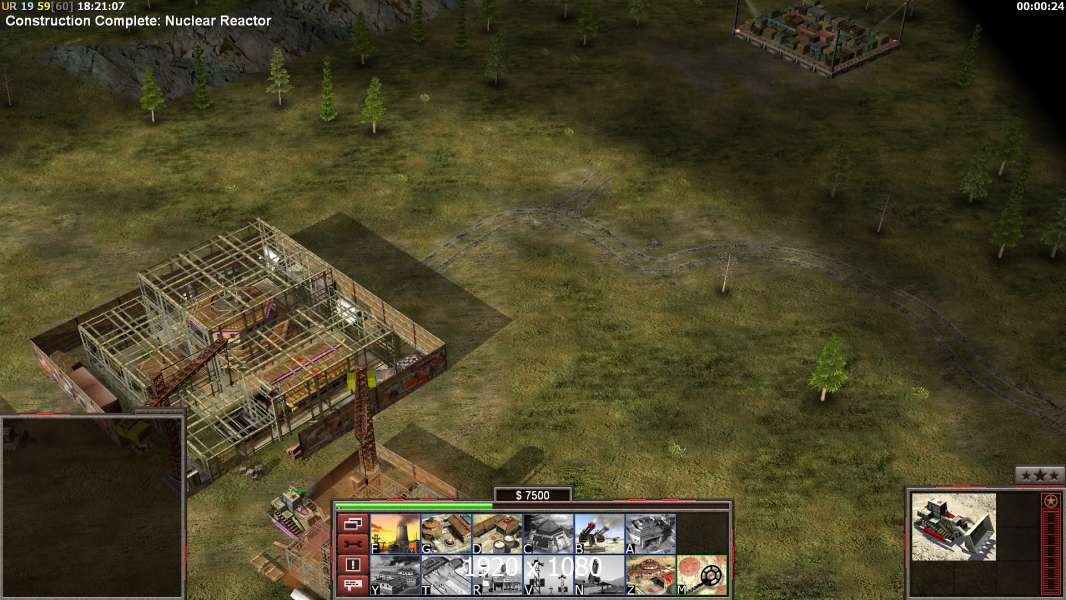Open the Generals powers three-star button
The width and height of the screenshot is (1066, 600).
[x=1039, y=475]
